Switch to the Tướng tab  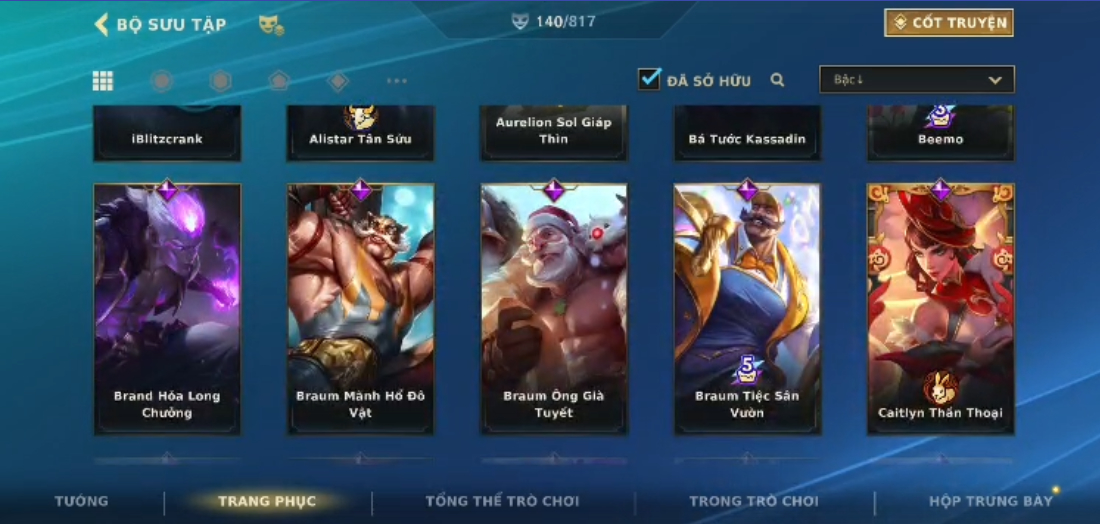pos(82,501)
